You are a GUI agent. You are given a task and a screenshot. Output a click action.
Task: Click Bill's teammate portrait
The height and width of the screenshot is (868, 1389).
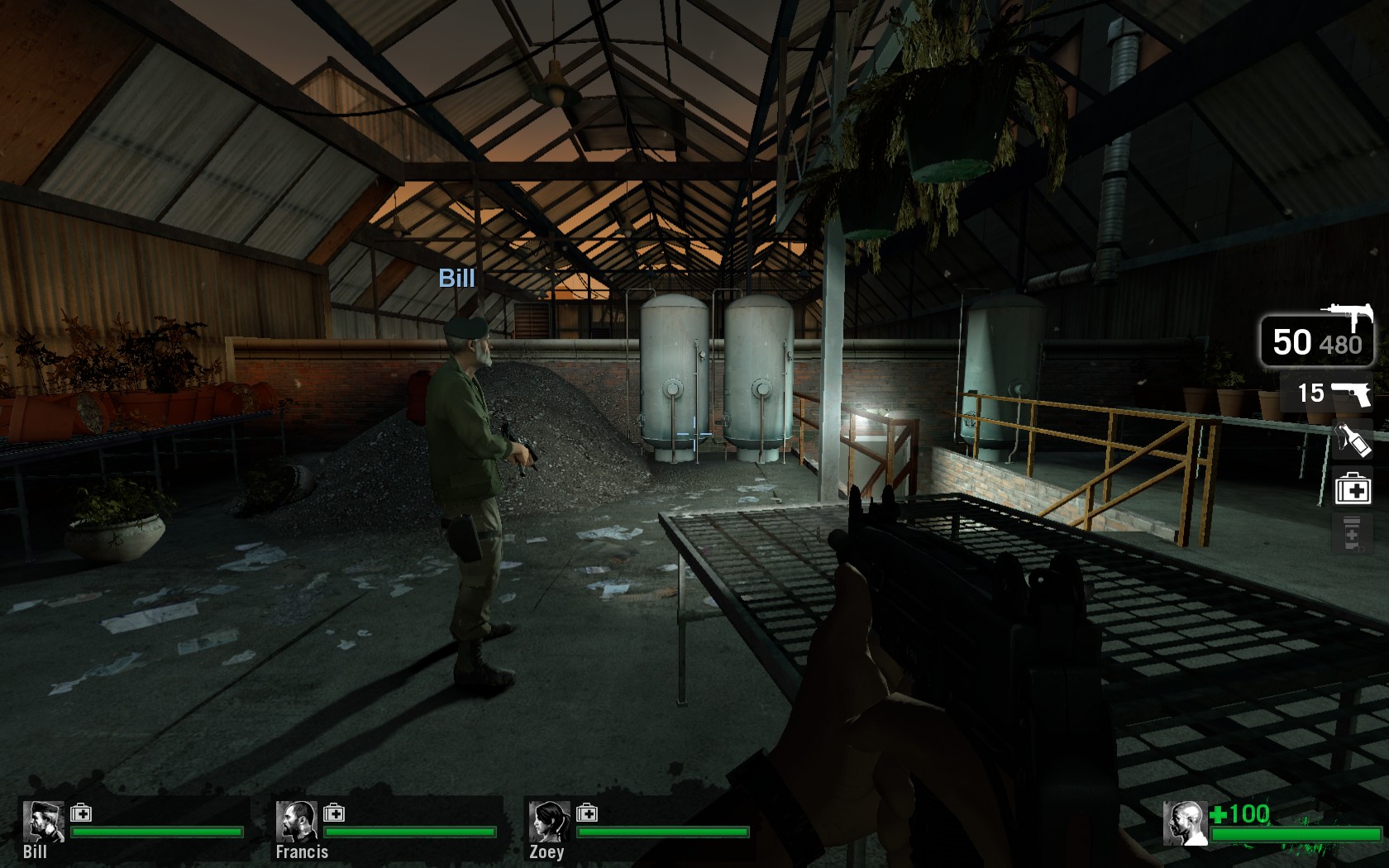(x=43, y=821)
